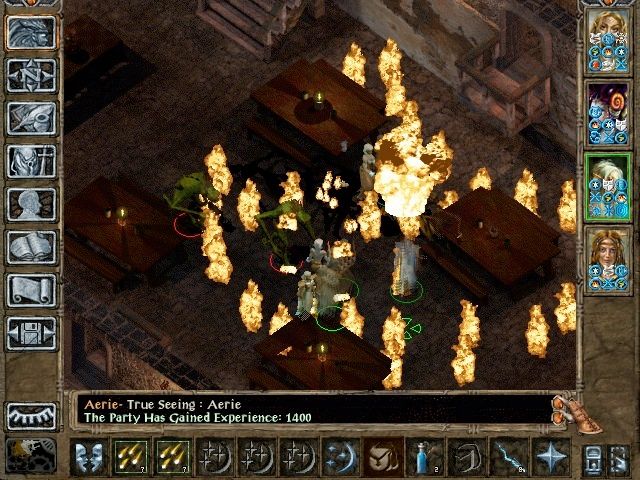
Task: Return to game with the dragon-head button
Action: click(x=31, y=33)
